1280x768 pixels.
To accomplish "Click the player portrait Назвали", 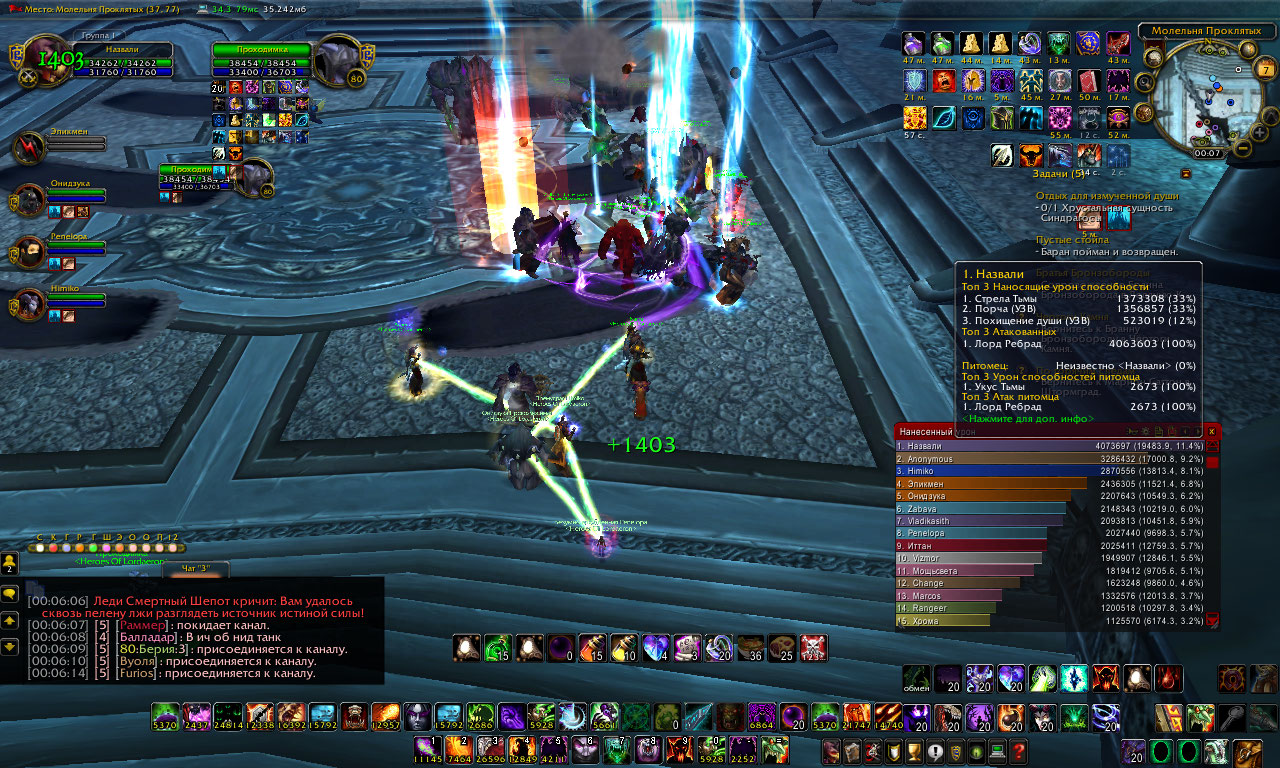I will [x=45, y=60].
